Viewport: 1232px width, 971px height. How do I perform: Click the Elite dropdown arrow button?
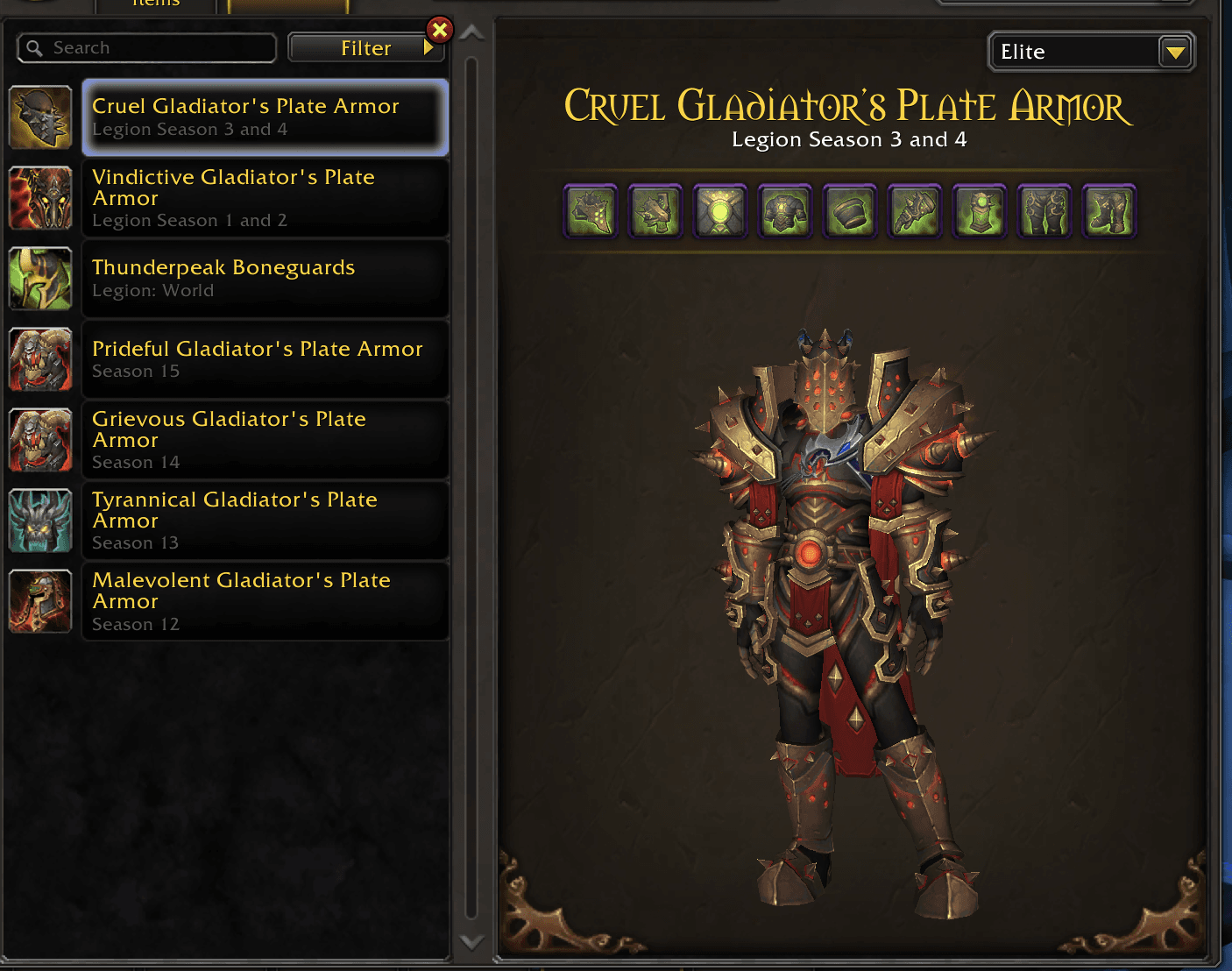[1175, 52]
